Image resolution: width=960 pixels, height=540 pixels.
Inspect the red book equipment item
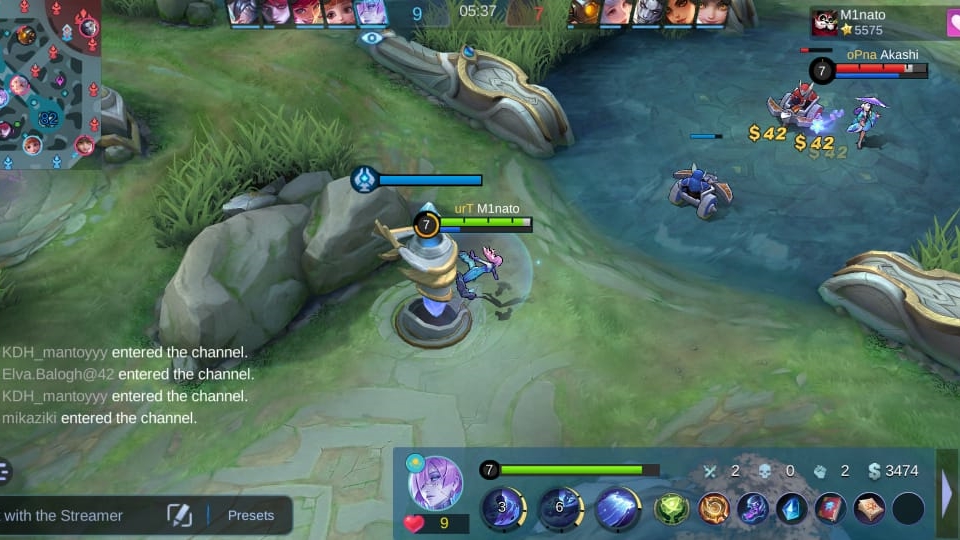831,508
